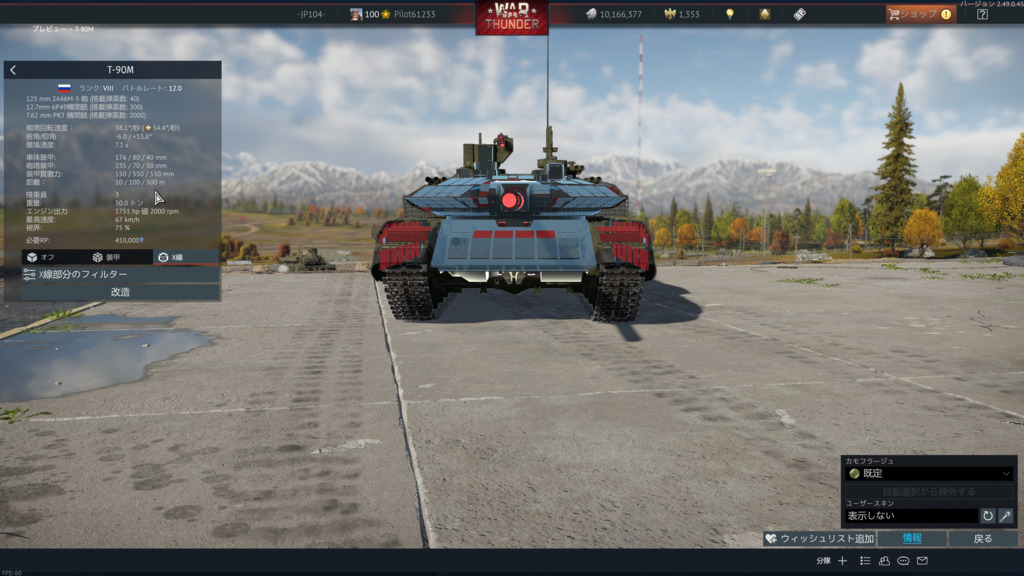The image size is (1024, 576).
Task: Open the ショップ shop
Action: [x=920, y=14]
